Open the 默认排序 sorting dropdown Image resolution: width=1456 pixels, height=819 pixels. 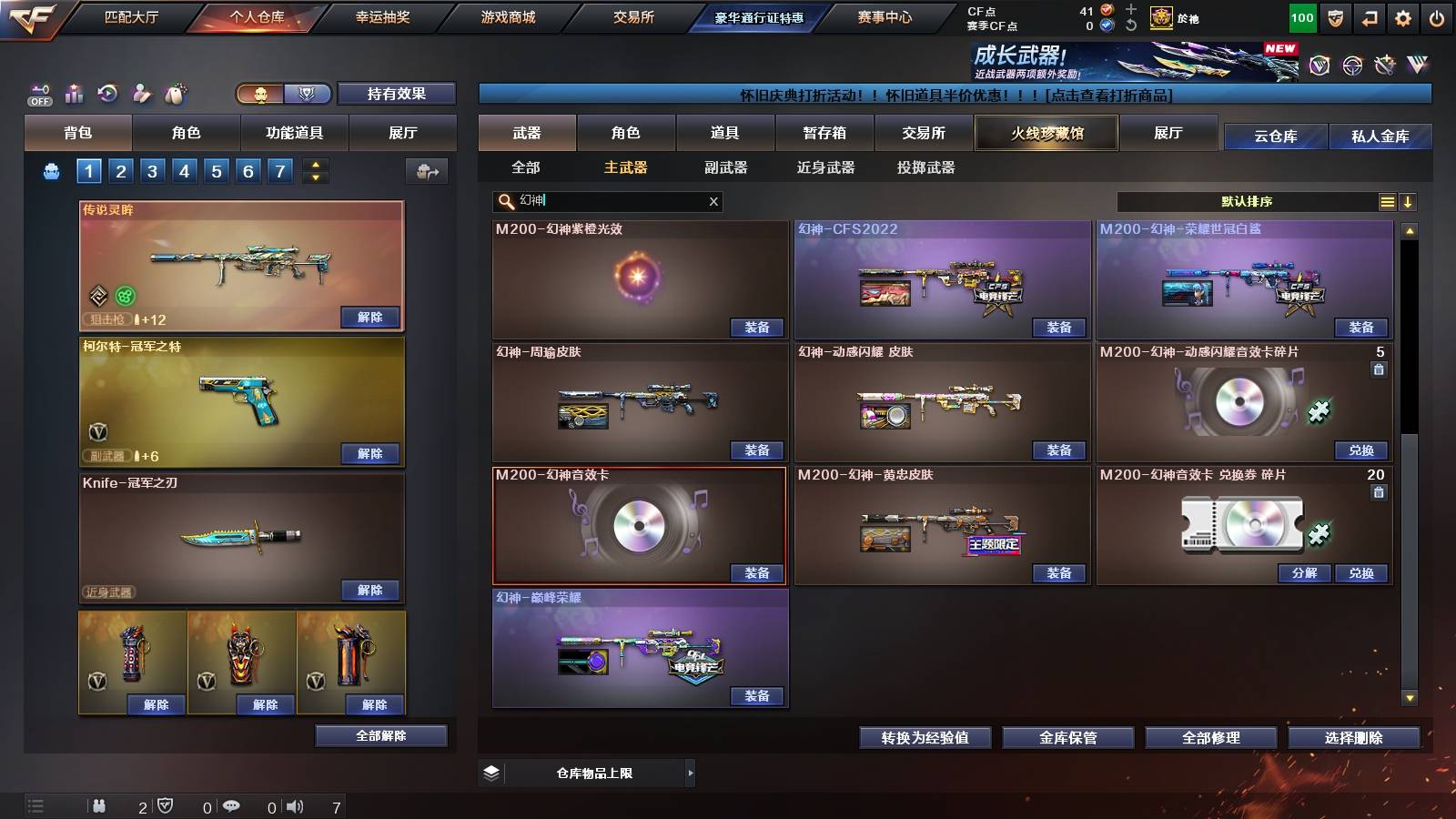1247,201
